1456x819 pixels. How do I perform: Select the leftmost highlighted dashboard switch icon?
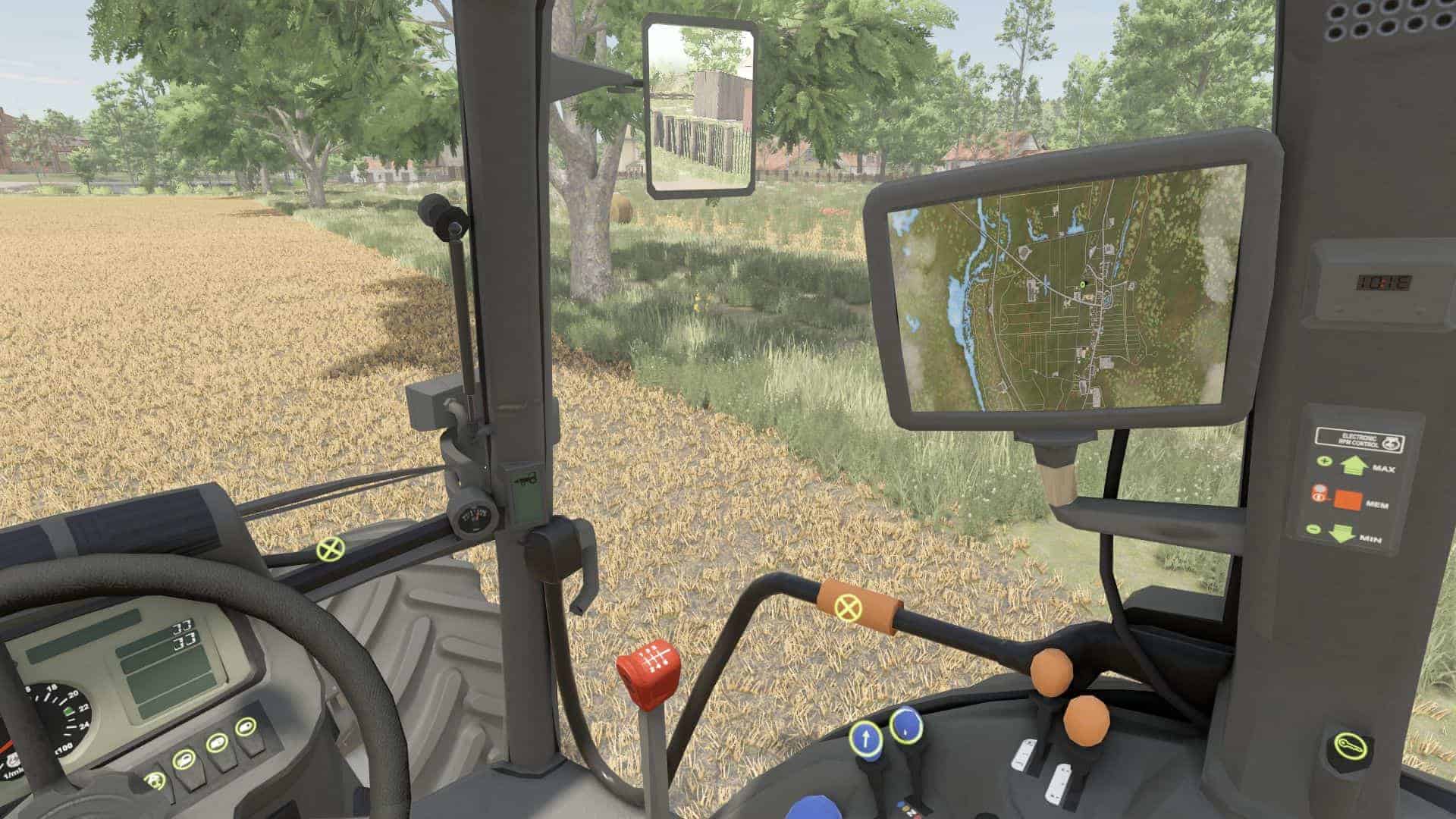click(155, 781)
